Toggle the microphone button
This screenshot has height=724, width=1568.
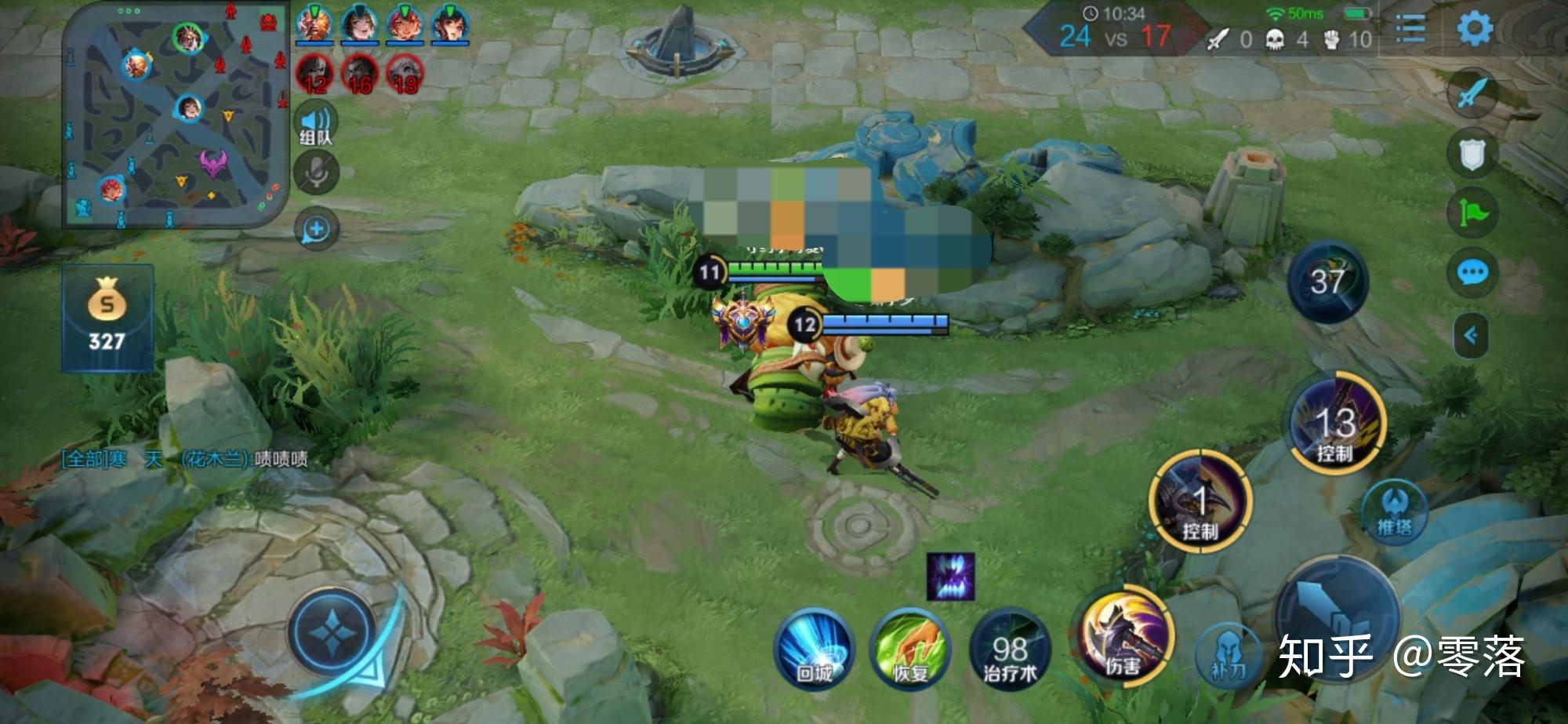[316, 172]
